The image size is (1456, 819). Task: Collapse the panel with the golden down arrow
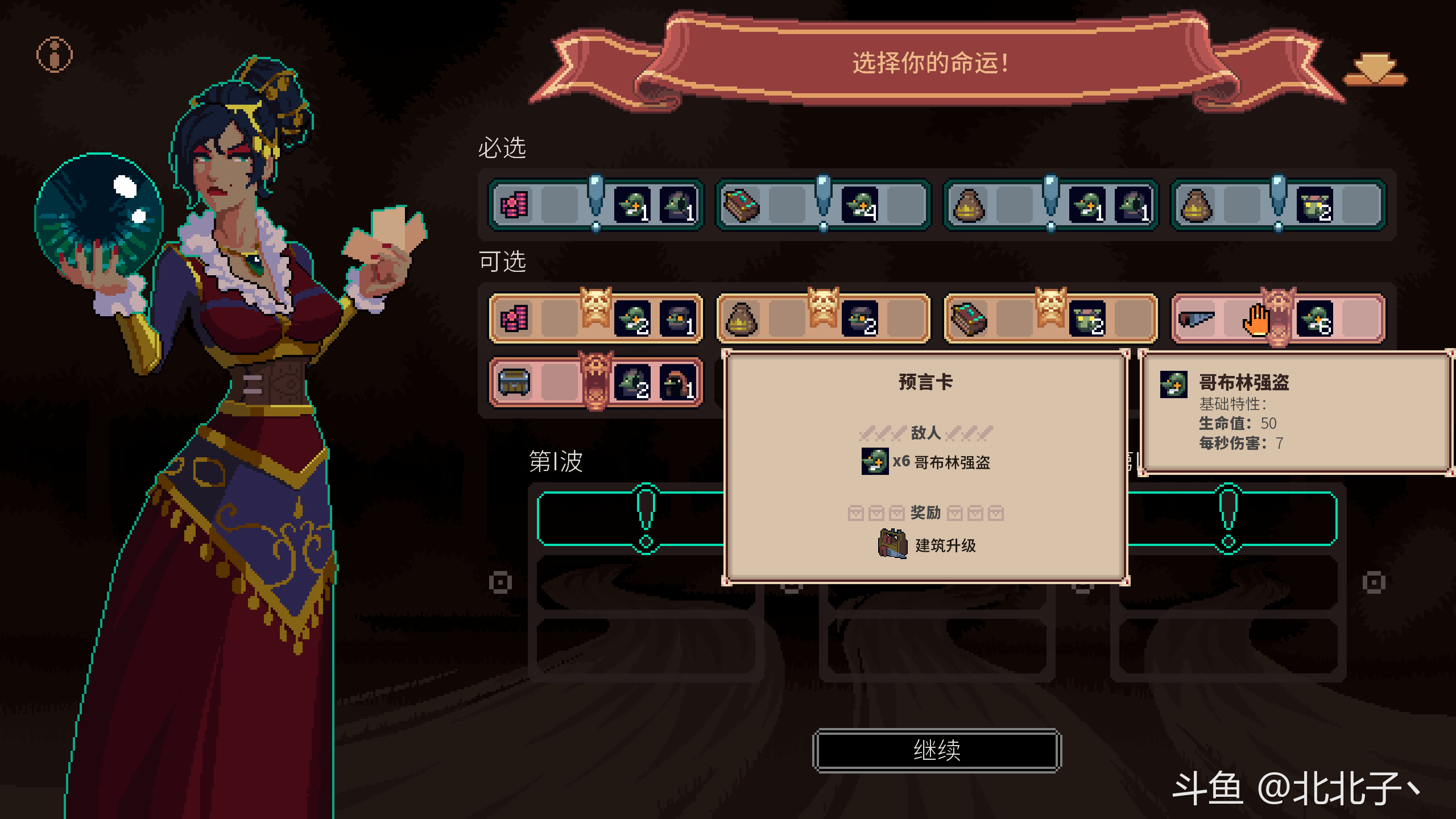tap(1375, 71)
